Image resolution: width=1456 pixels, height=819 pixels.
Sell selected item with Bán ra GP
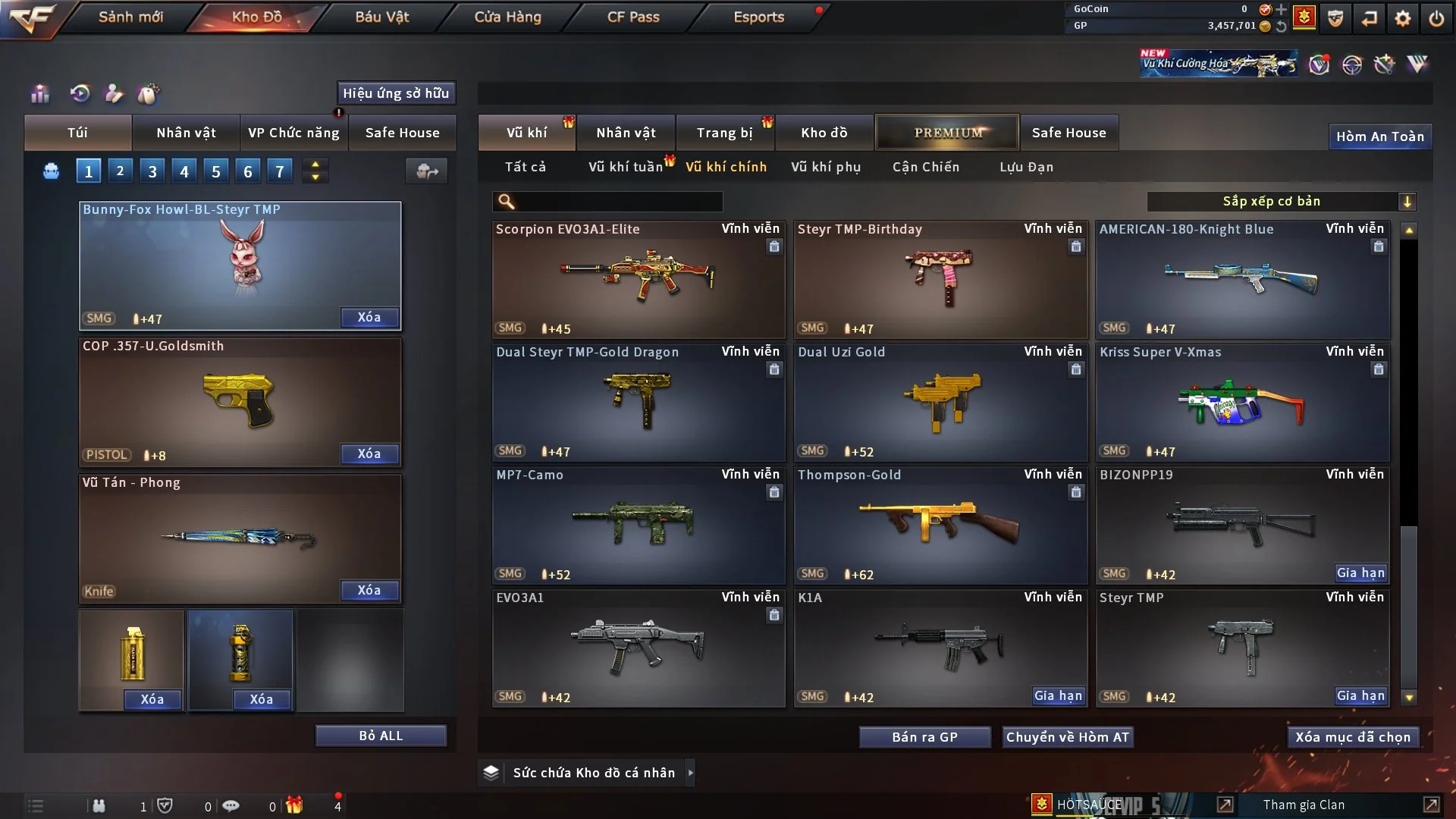924,737
